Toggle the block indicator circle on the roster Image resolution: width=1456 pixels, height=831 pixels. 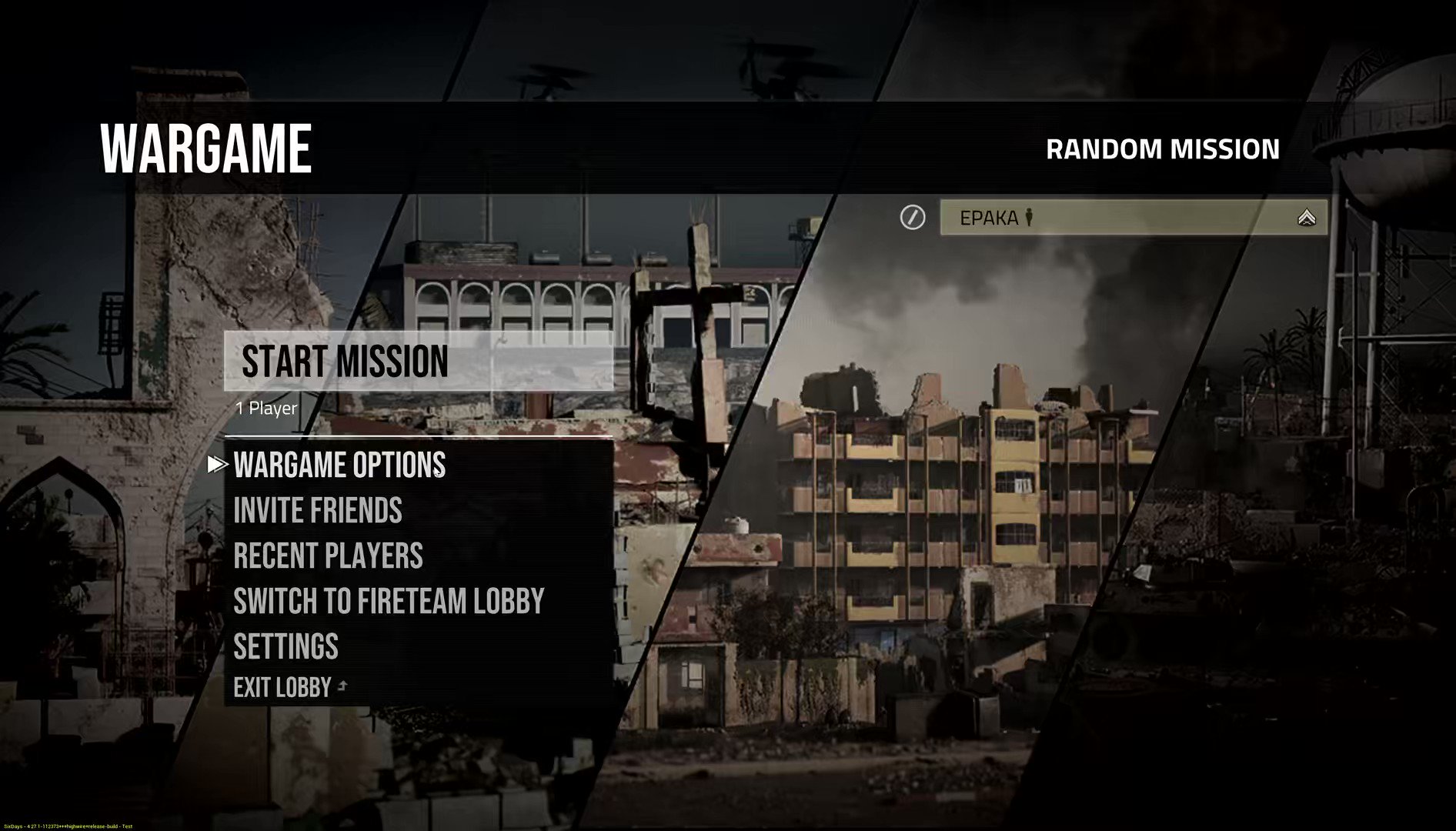point(912,218)
